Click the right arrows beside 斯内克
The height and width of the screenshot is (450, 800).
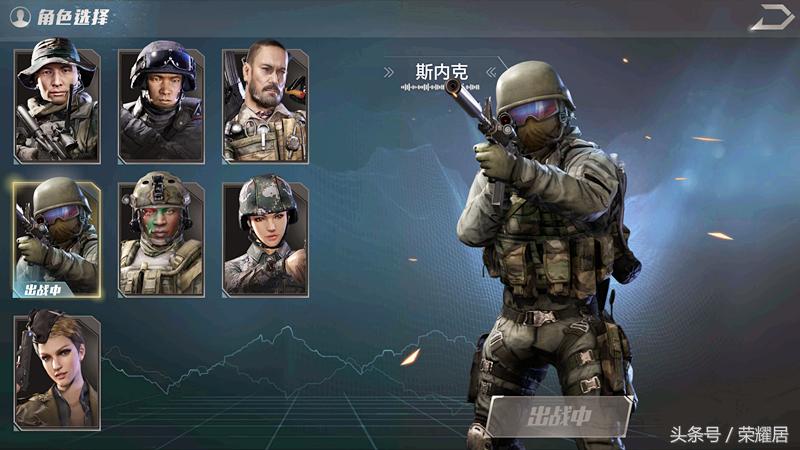pos(490,72)
